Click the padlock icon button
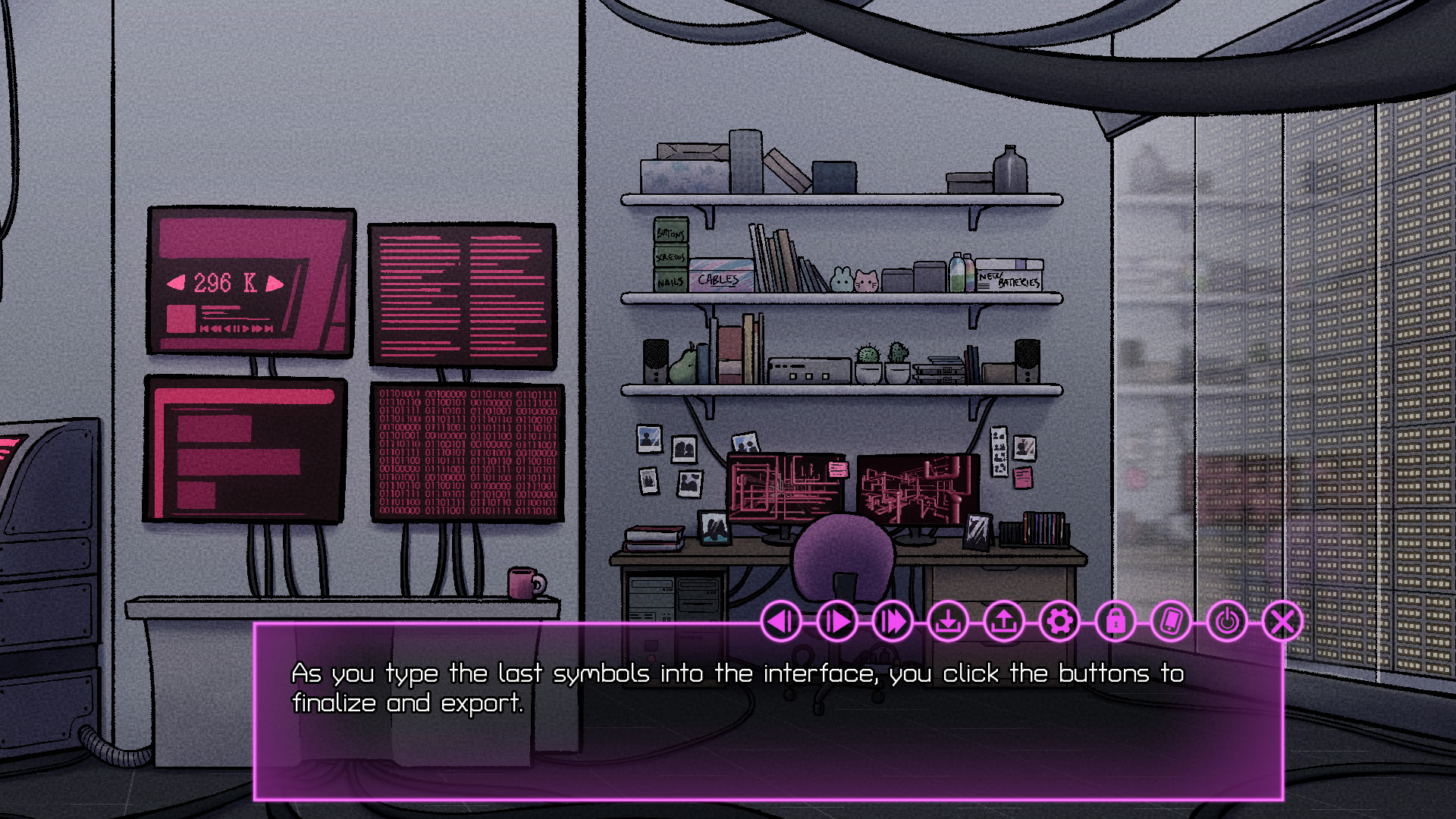Screen dimensions: 1456x819 [1116, 622]
